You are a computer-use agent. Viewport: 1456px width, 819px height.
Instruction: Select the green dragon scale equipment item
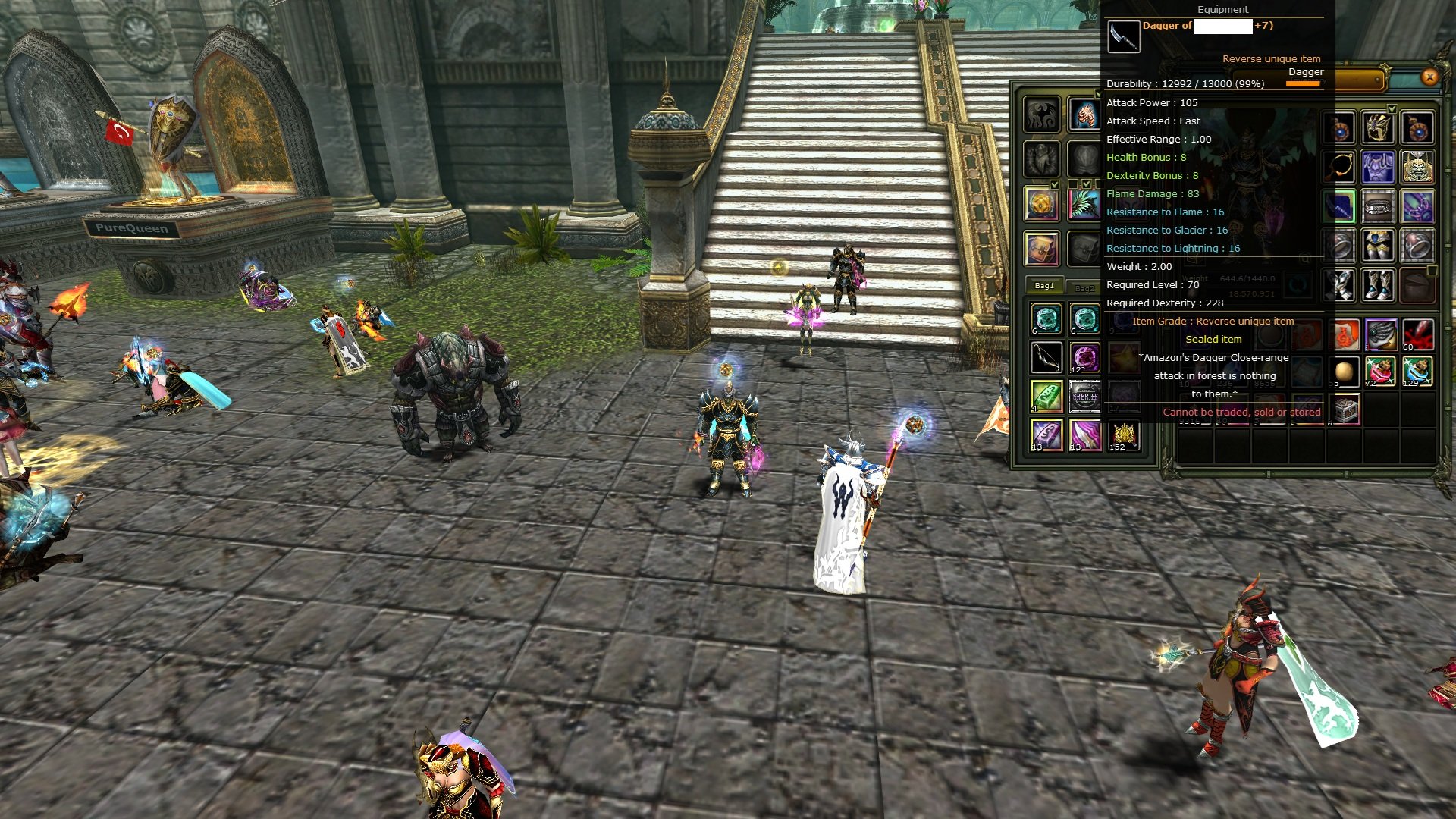pos(1085,203)
